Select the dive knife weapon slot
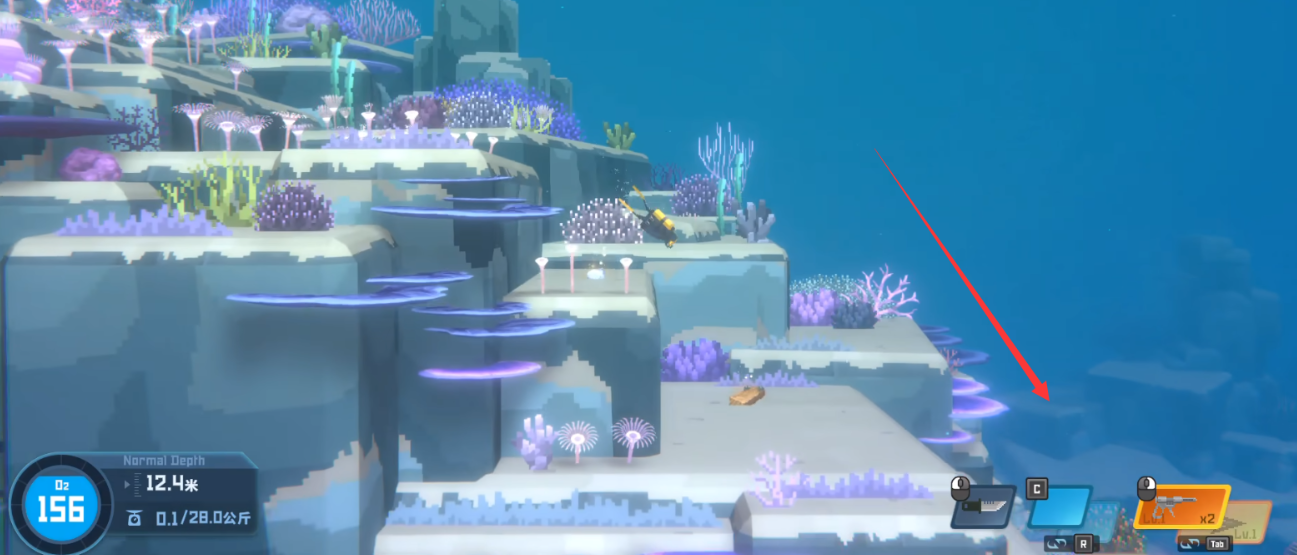 (x=983, y=507)
